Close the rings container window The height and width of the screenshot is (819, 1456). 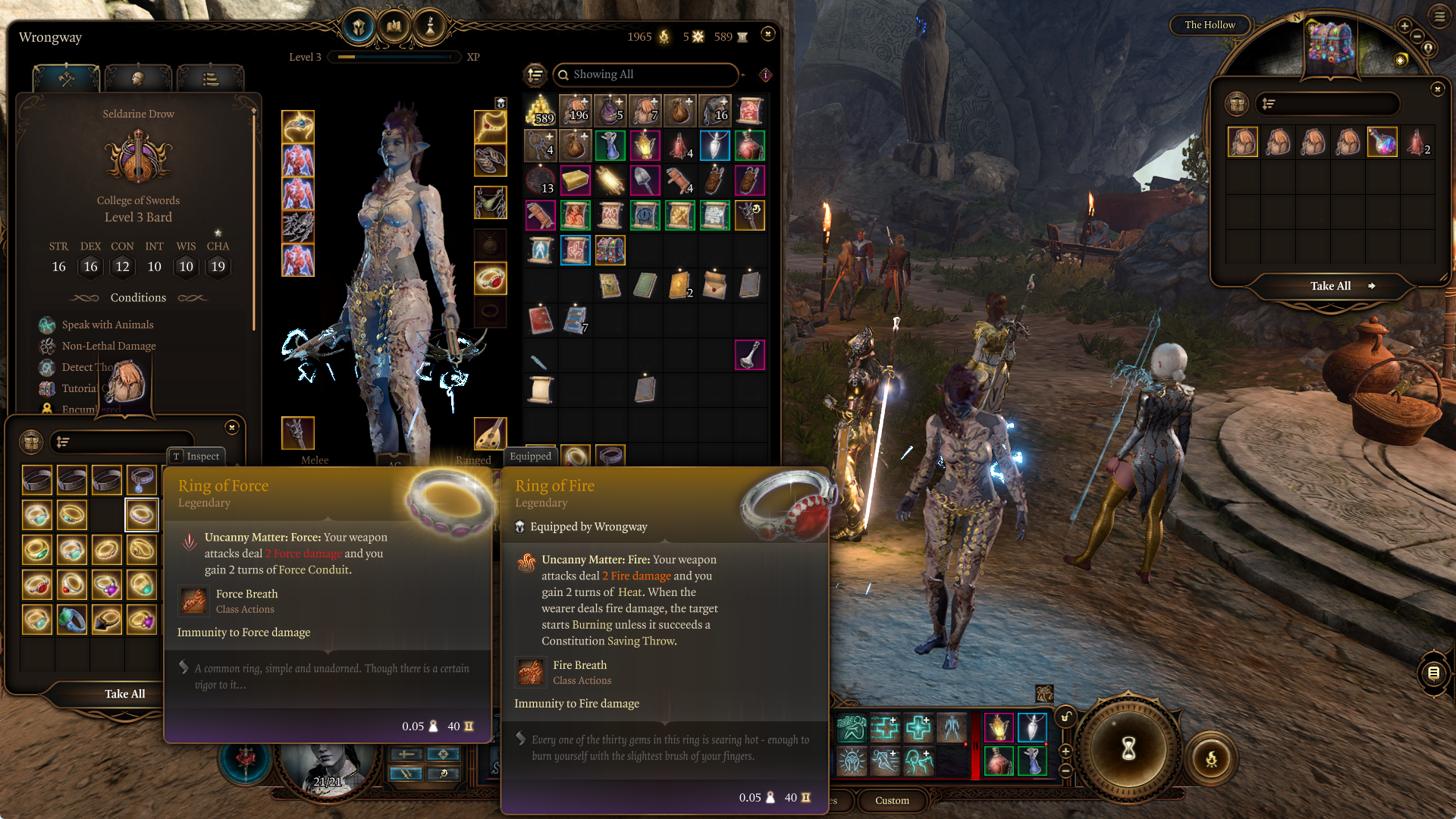coord(232,428)
